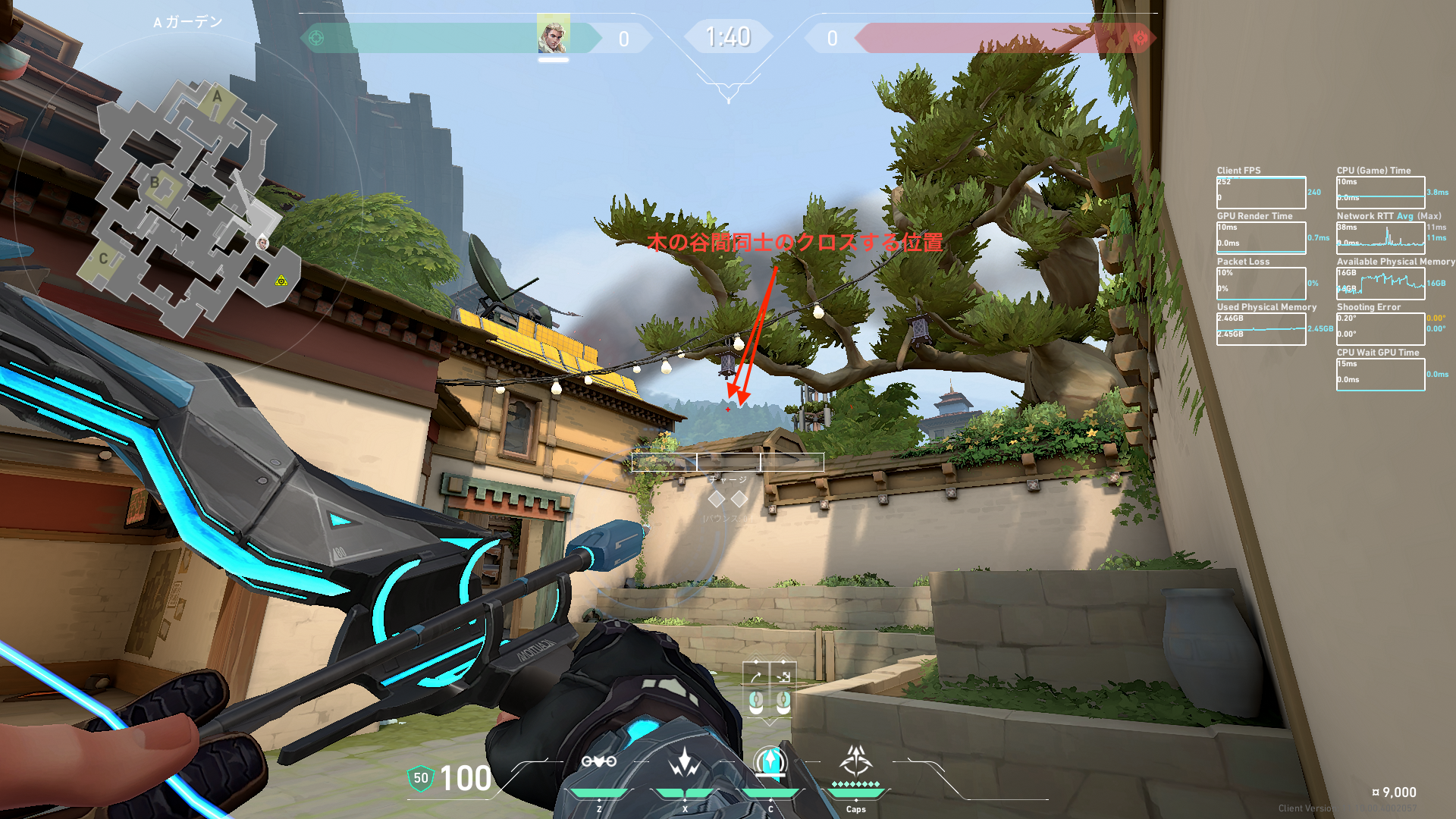Viewport: 1456px width, 819px height.
Task: Click the Shooting Error performance graph
Action: point(1380,328)
